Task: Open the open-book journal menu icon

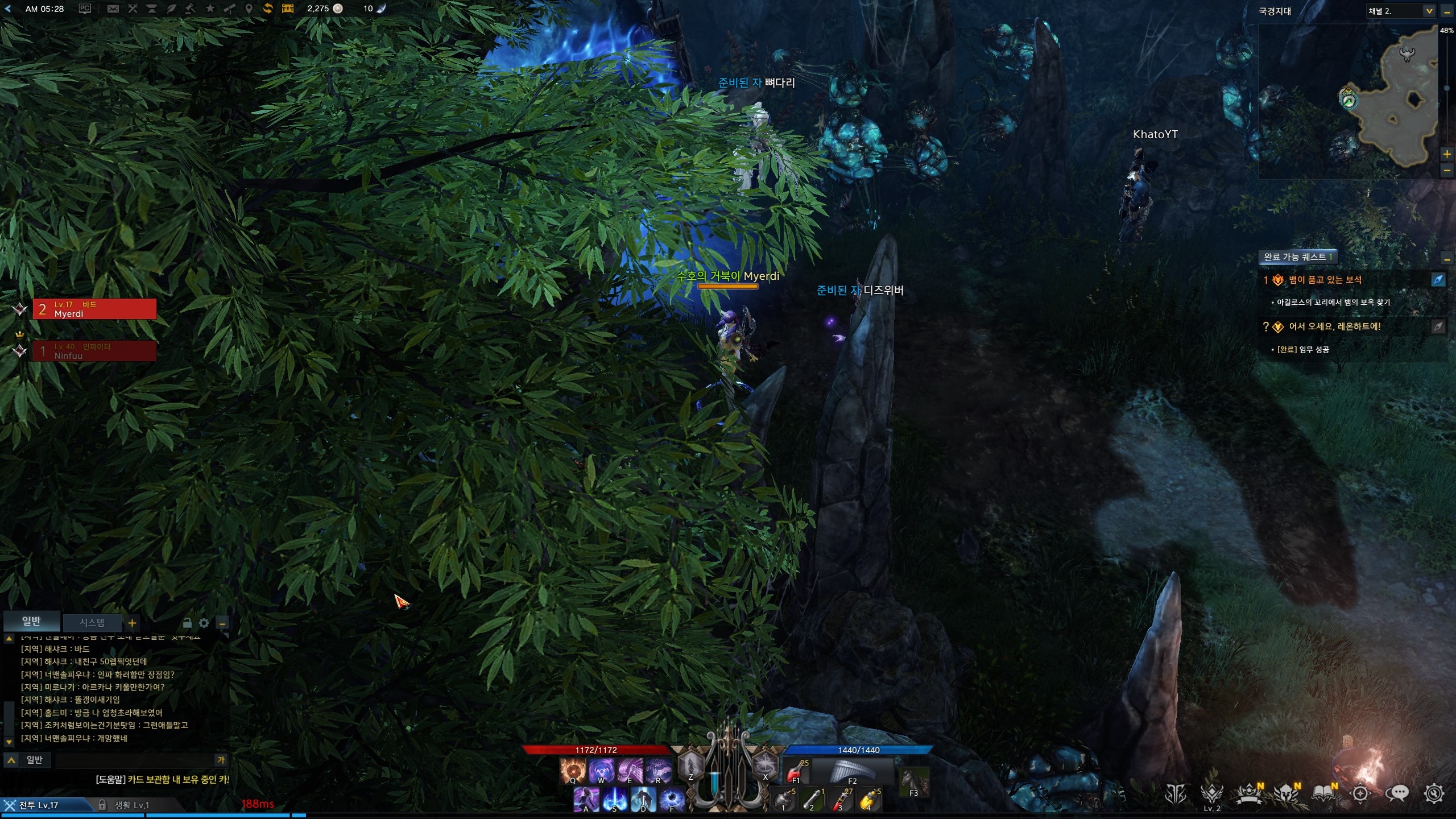Action: [1323, 793]
